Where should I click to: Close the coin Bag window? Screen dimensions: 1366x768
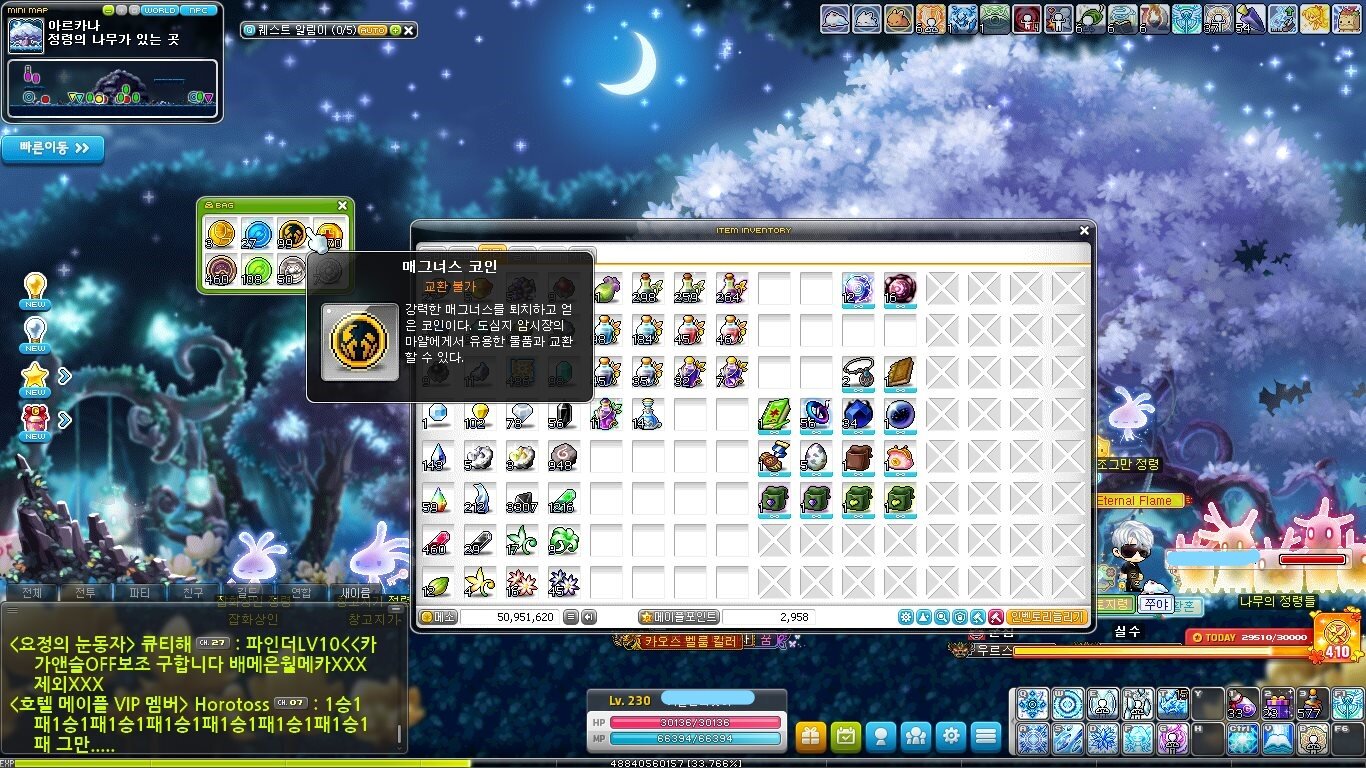pos(342,206)
